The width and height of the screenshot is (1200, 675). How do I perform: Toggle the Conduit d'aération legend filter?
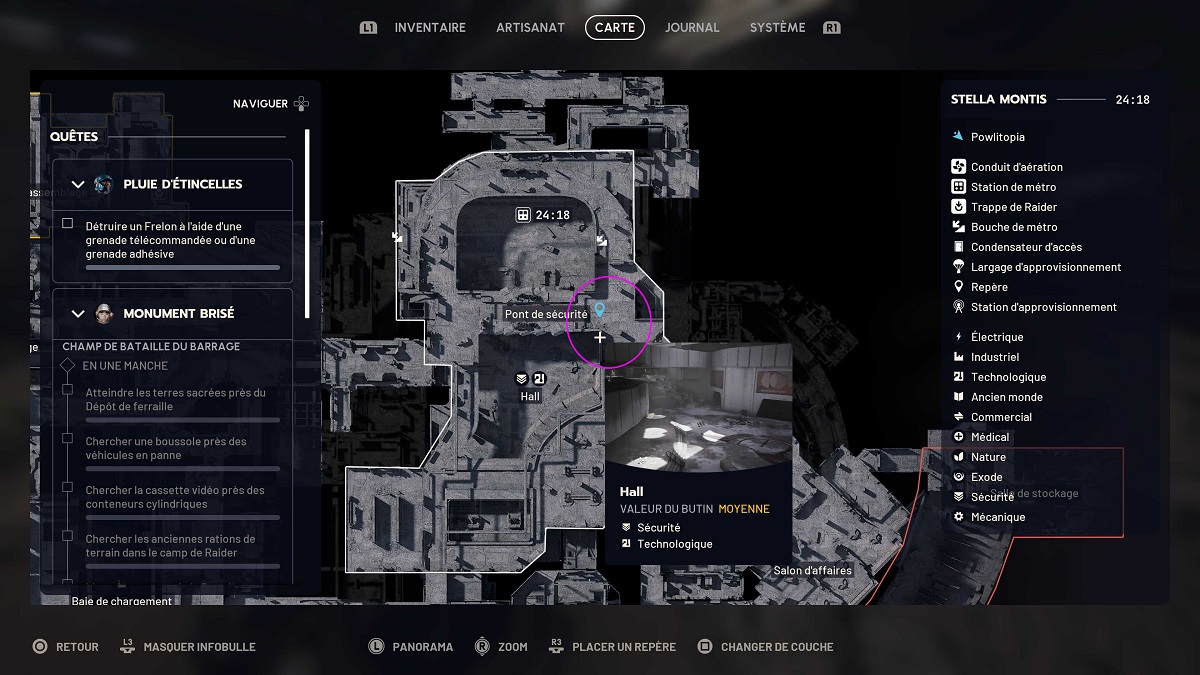point(1016,167)
